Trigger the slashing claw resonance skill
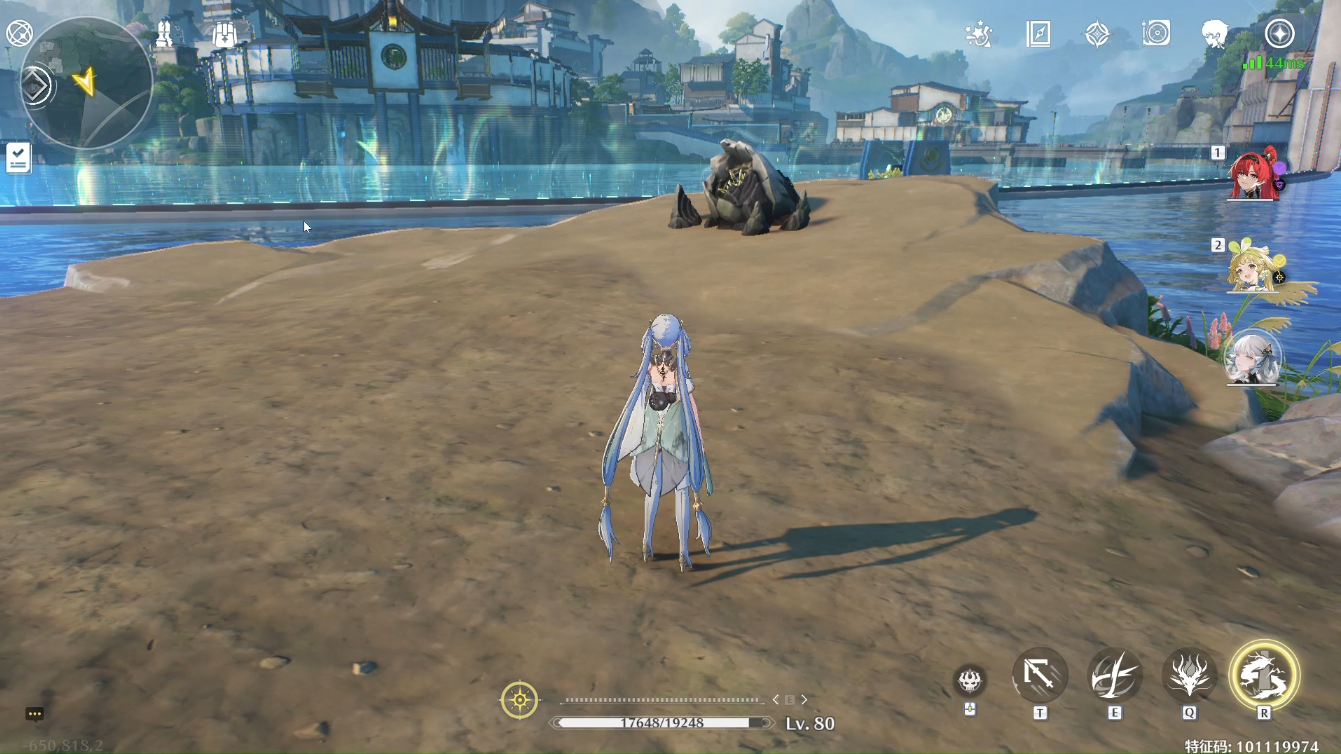The image size is (1341, 754). click(1115, 676)
